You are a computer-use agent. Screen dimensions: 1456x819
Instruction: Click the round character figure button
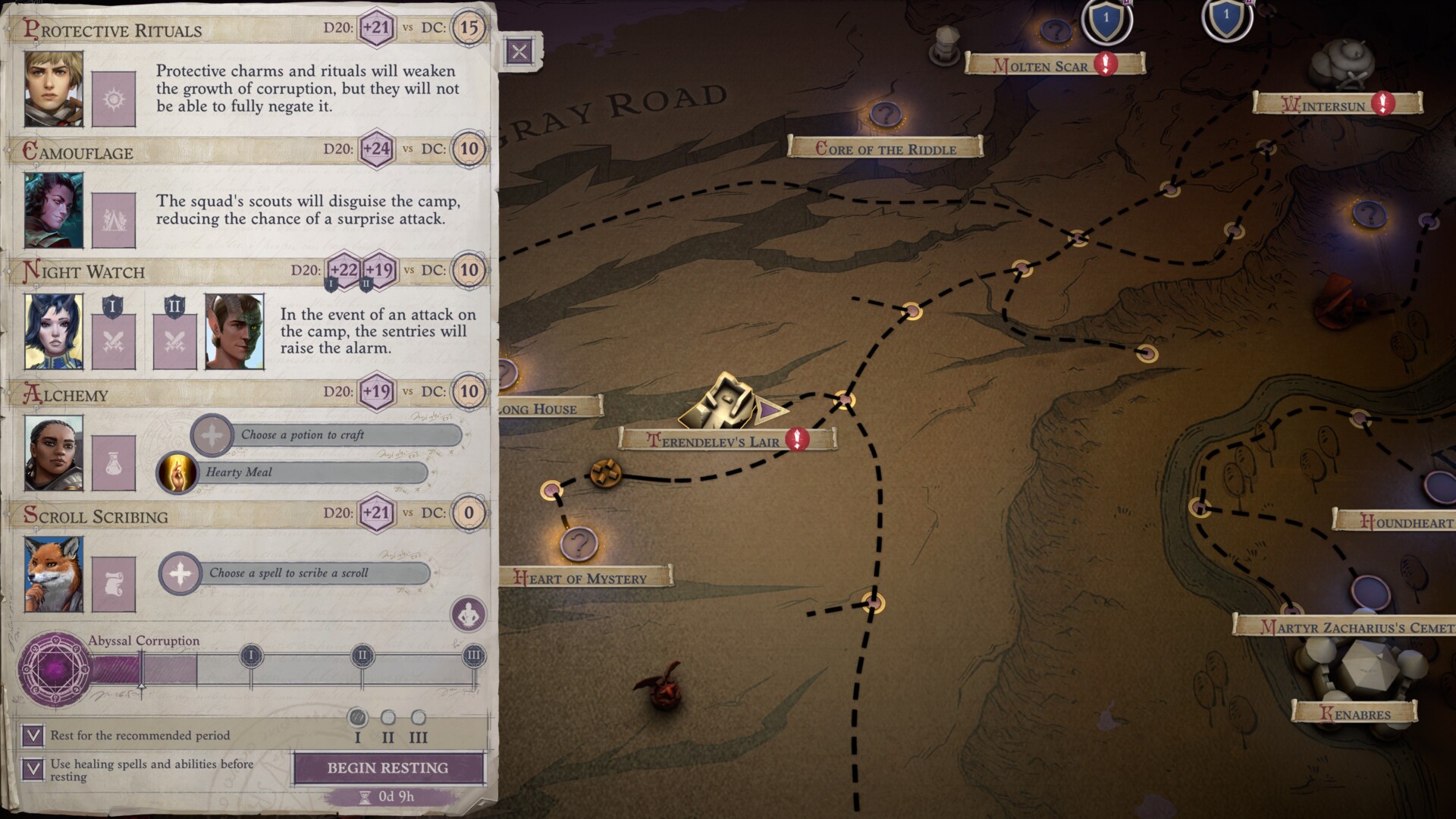point(468,614)
